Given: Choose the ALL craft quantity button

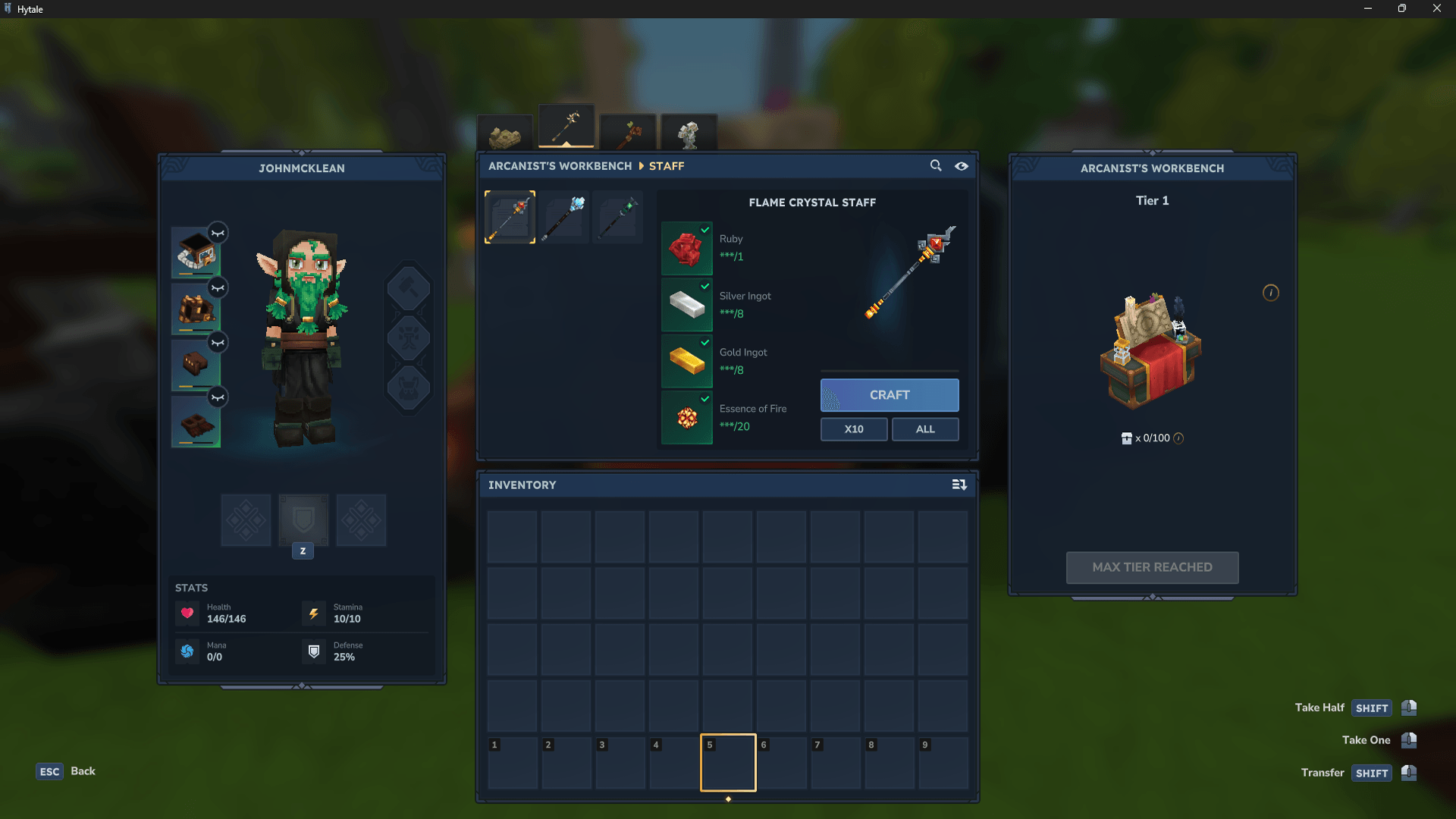Looking at the screenshot, I should click(924, 429).
